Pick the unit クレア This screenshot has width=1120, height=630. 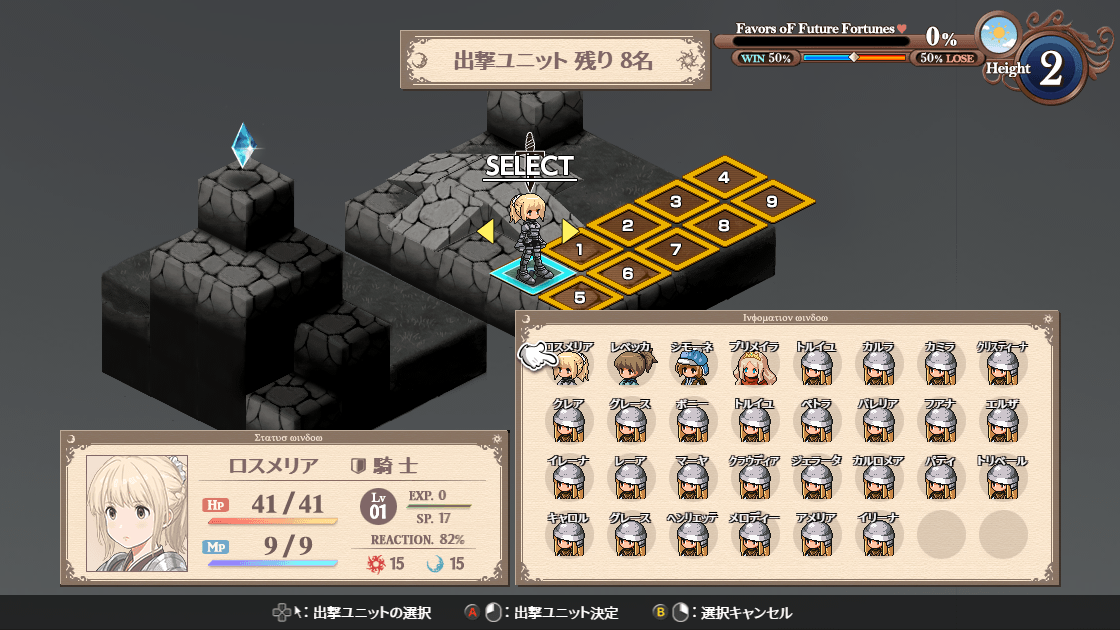click(x=570, y=423)
